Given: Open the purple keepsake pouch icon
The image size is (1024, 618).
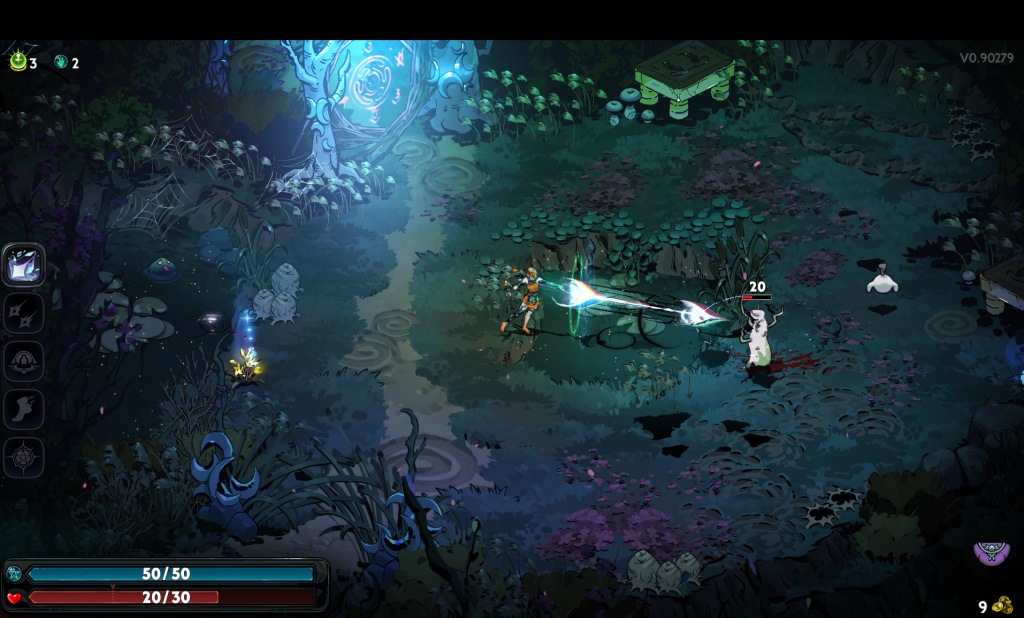Looking at the screenshot, I should [991, 553].
